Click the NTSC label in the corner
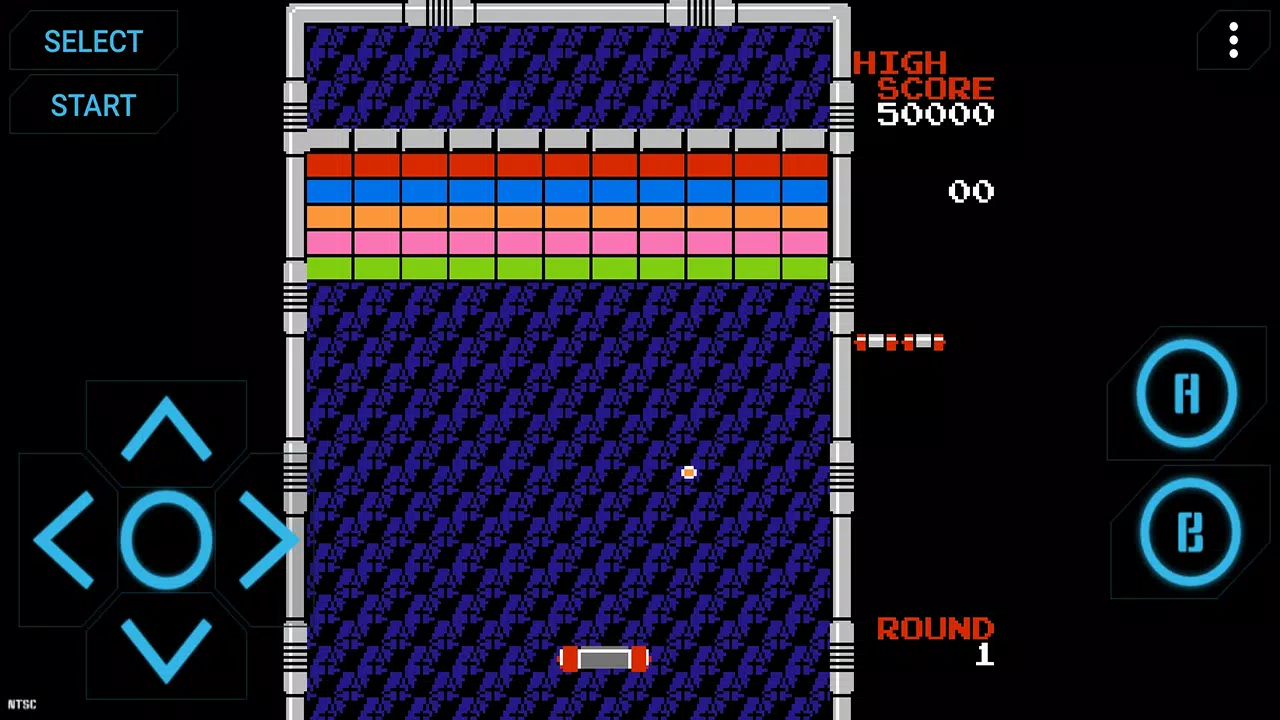1280x720 pixels. (20, 704)
